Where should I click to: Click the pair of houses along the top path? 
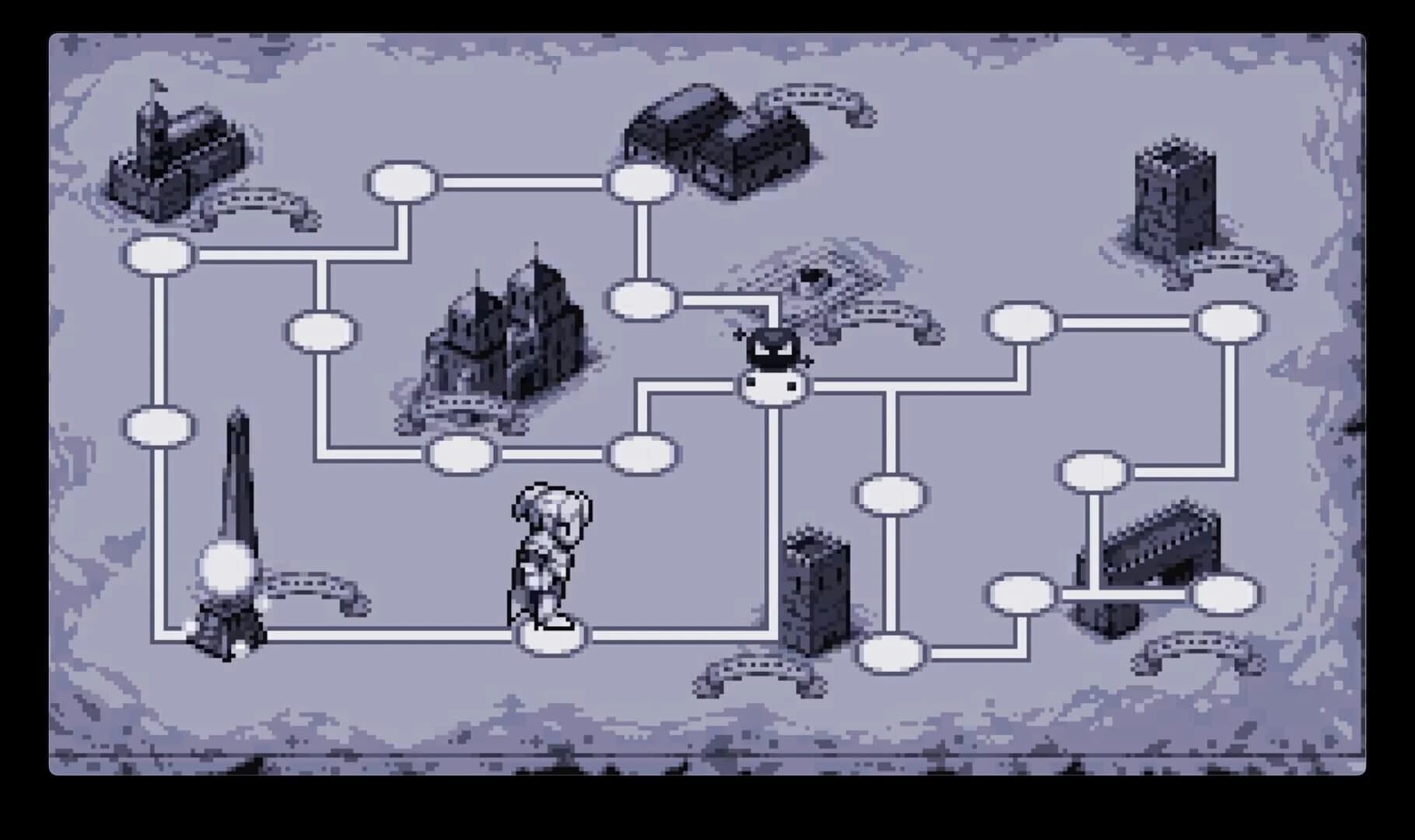[716, 140]
